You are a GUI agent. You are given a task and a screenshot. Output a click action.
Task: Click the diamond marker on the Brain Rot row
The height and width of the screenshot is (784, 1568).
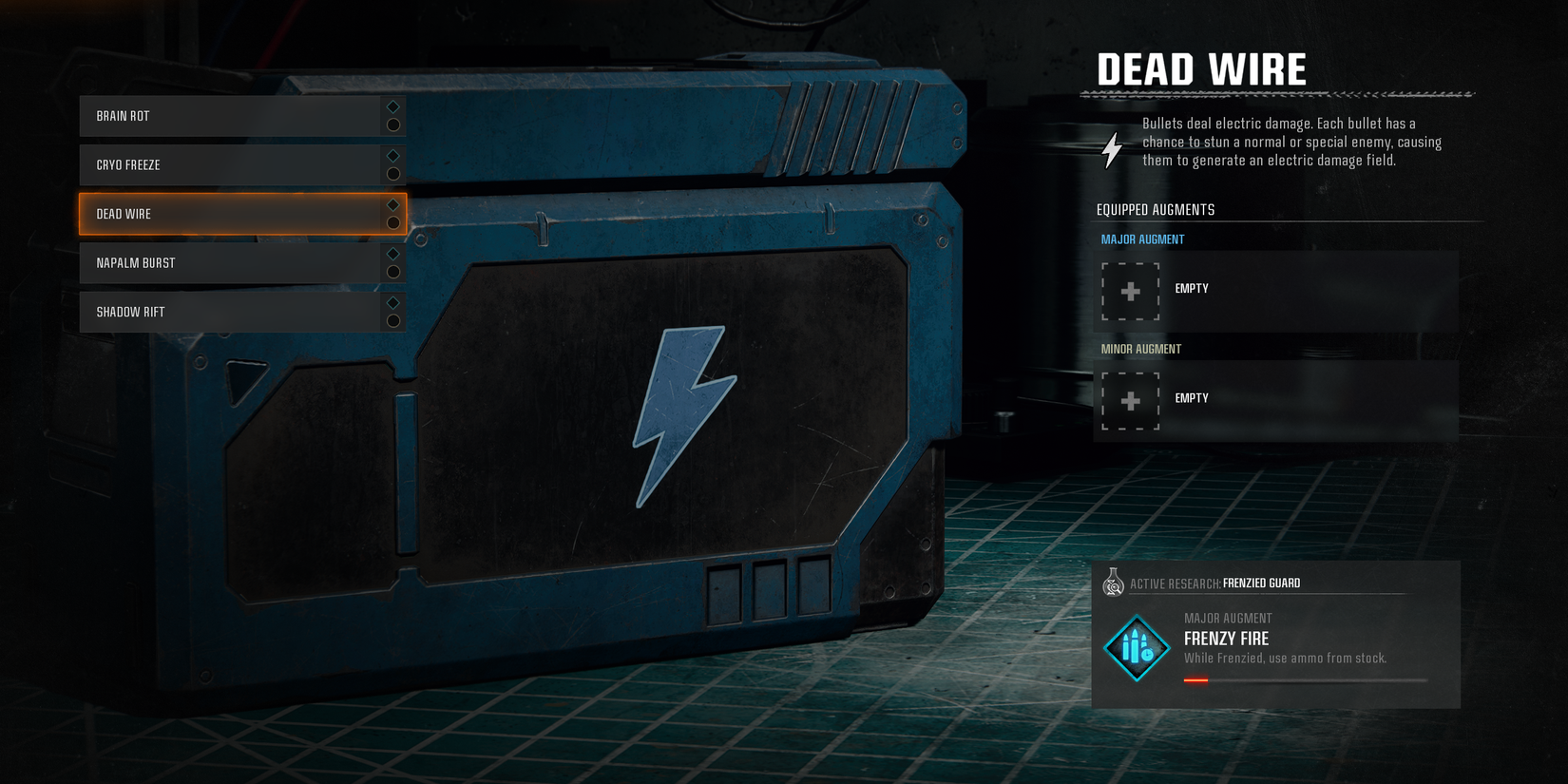click(x=392, y=107)
